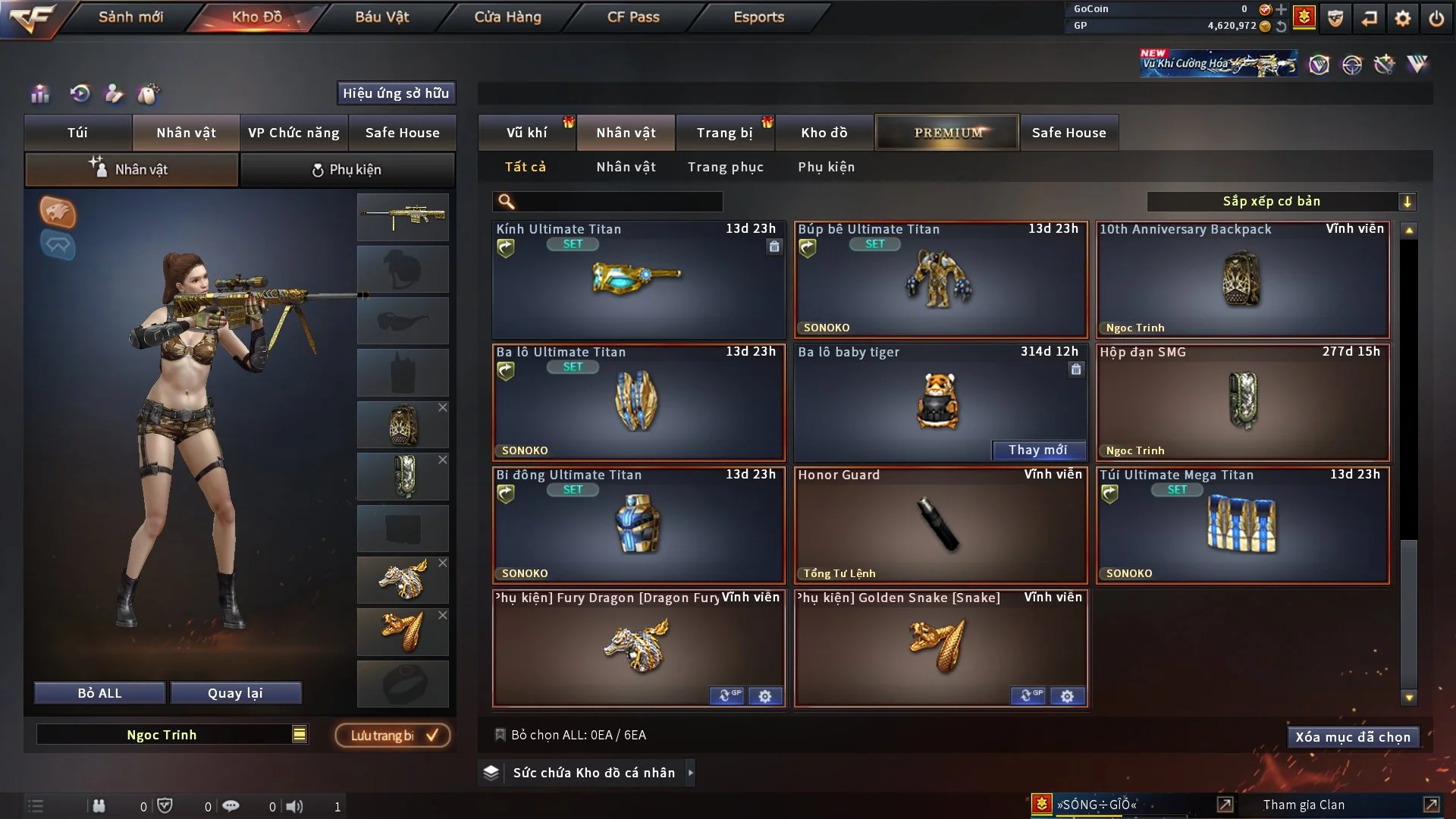Open the Cửa Hàng shop menu
The image size is (1456, 819).
pos(507,17)
